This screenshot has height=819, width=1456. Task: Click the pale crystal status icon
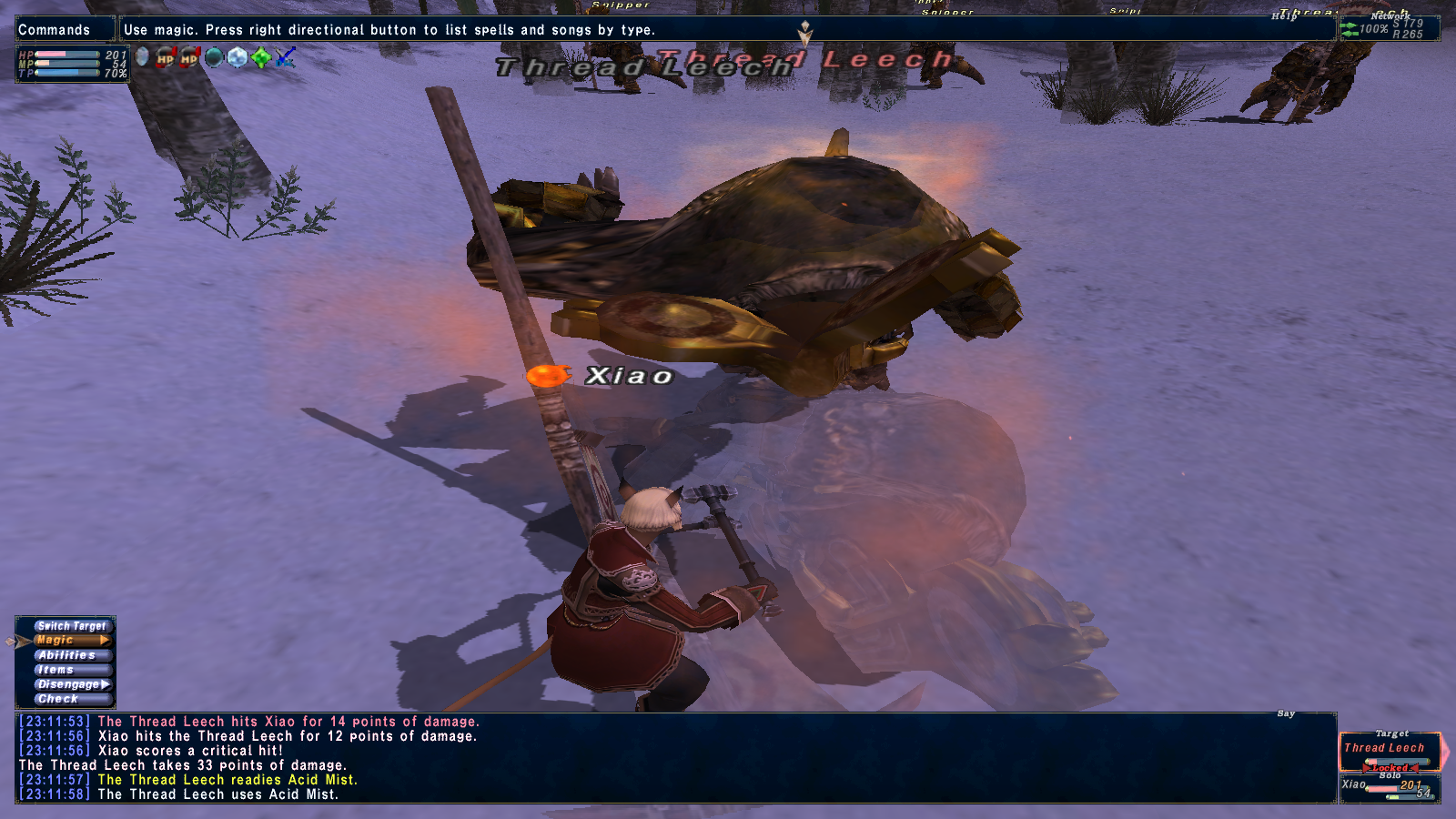coord(142,57)
